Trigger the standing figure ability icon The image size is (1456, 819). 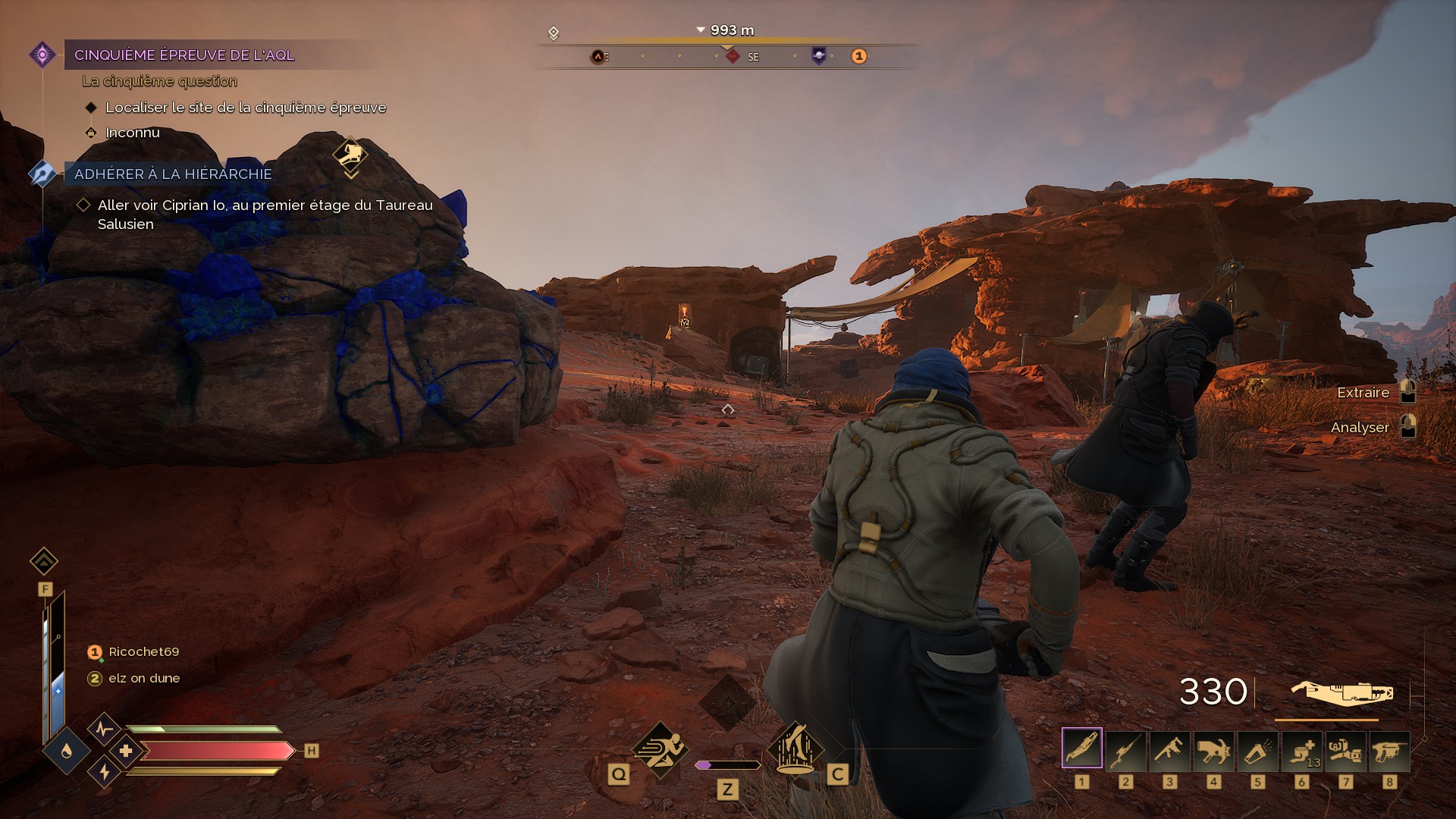[795, 748]
